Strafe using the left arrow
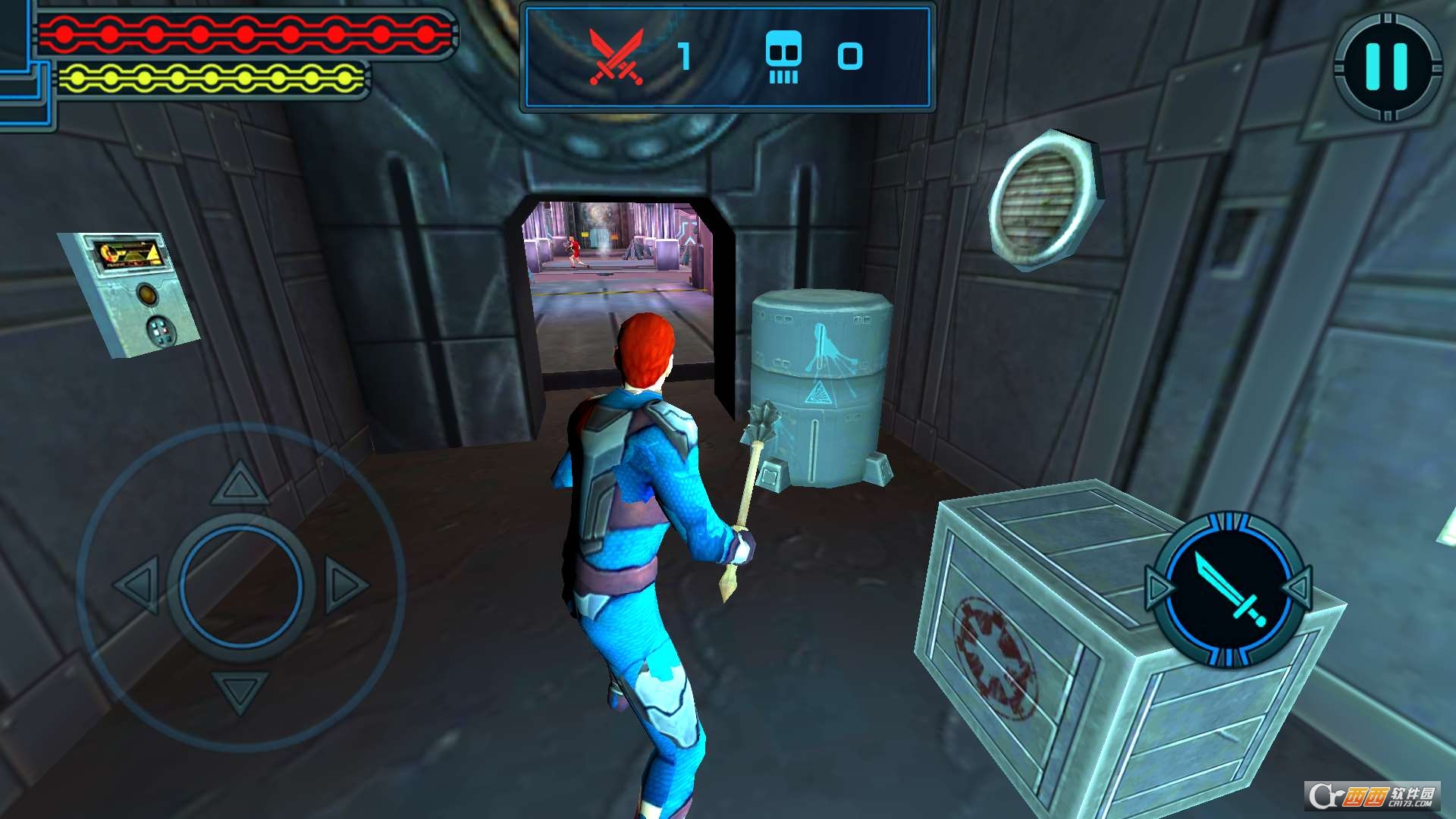This screenshot has height=819, width=1456. click(x=138, y=585)
